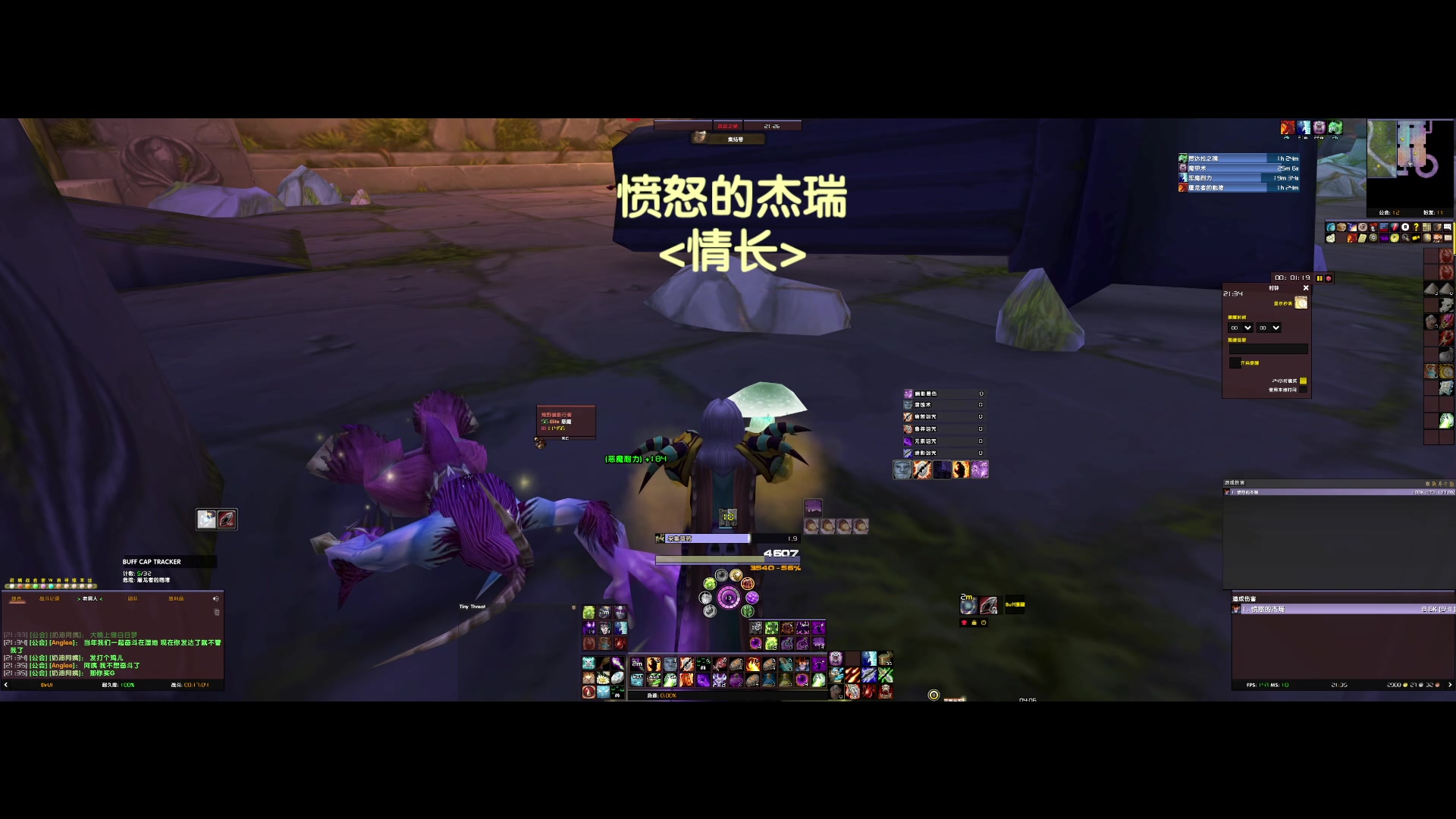Screen dimensions: 1456x819
Task: Disable the 24-hour mode checkbox
Action: (x=1304, y=381)
